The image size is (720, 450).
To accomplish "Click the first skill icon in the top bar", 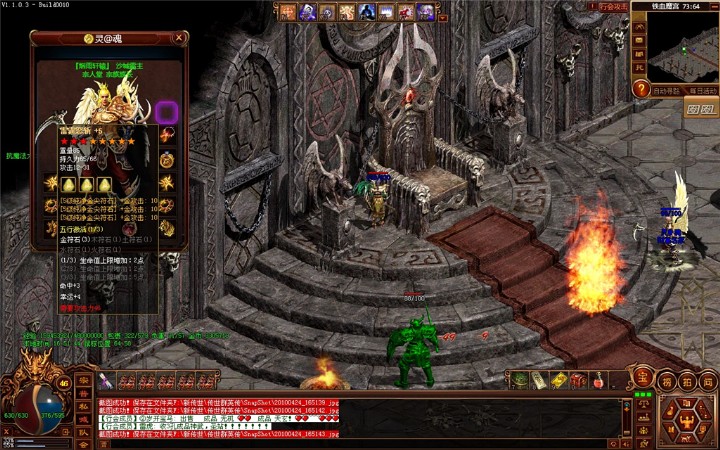I will [288, 12].
